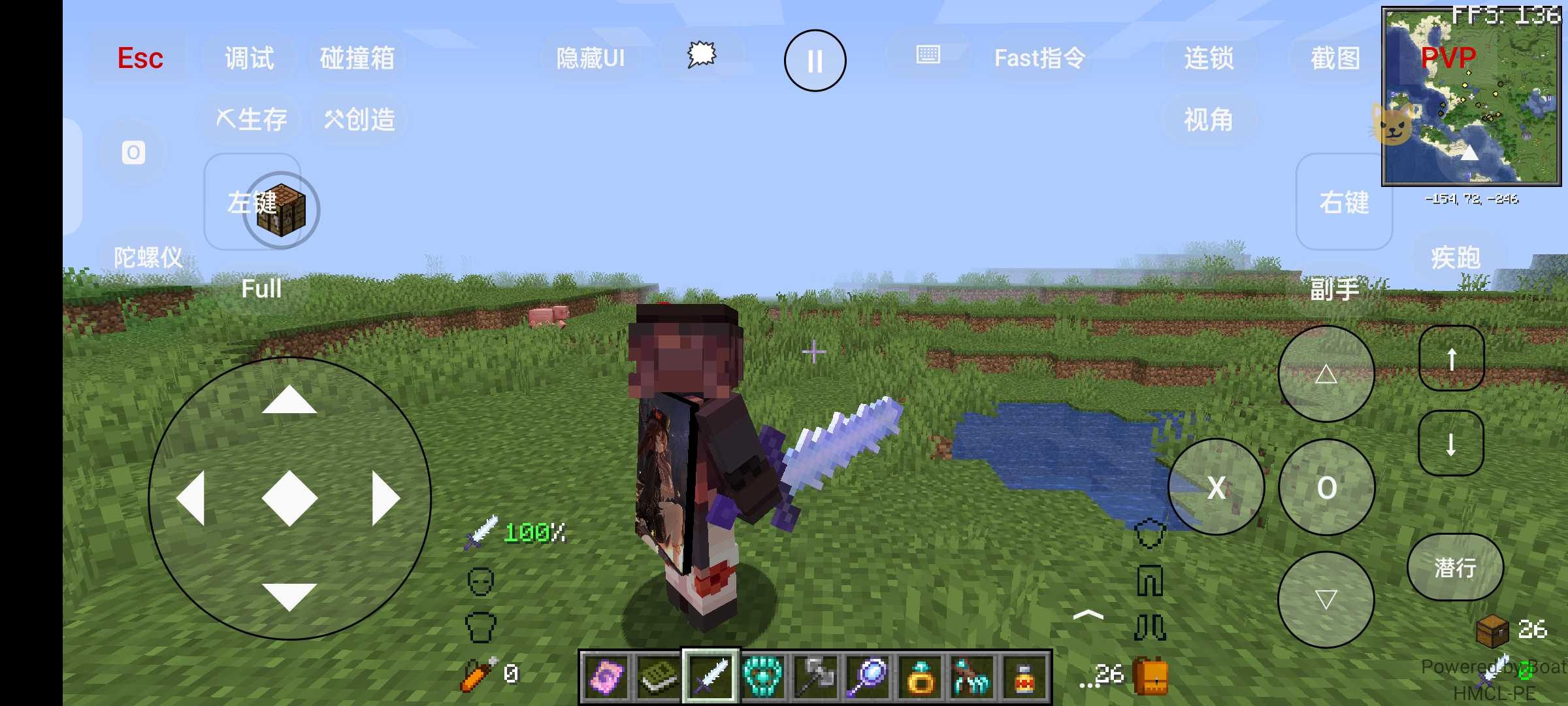
Task: Switch to 生存 survival mode
Action: [252, 120]
